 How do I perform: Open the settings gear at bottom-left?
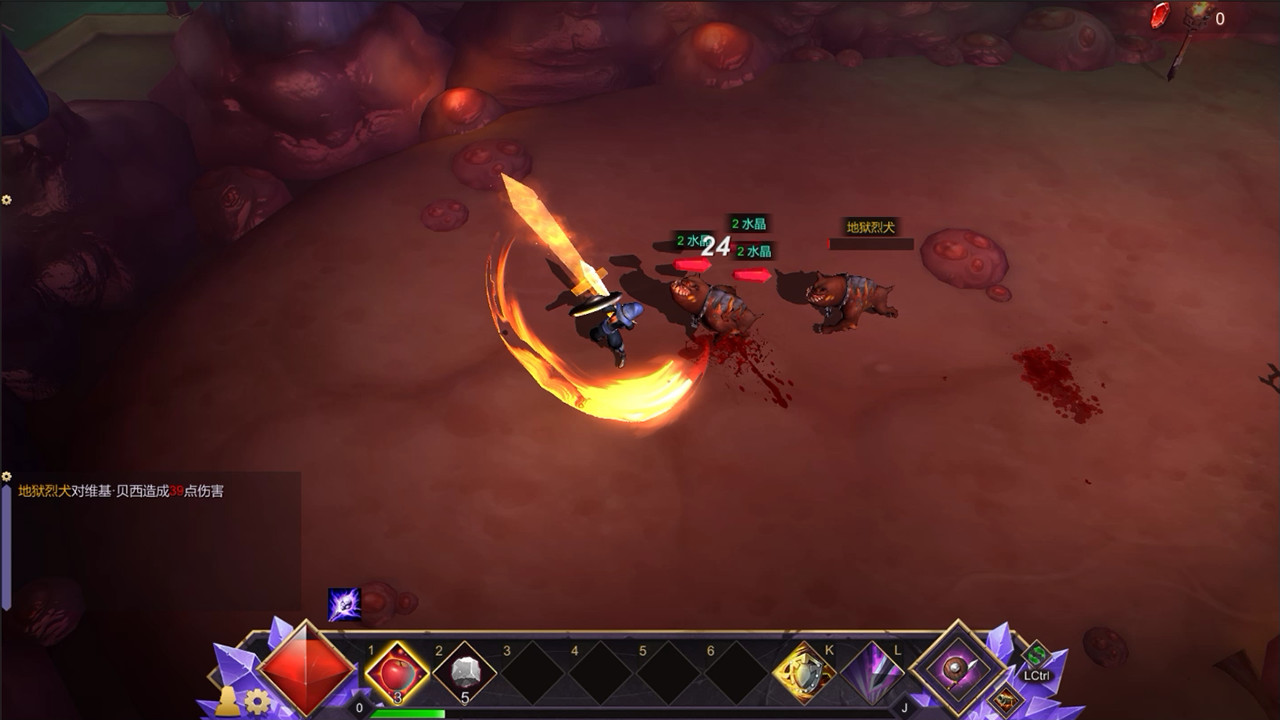257,703
